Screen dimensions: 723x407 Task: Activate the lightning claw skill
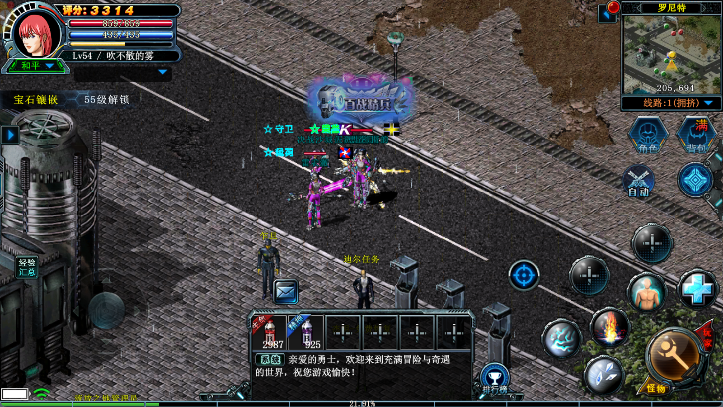[x=562, y=339]
